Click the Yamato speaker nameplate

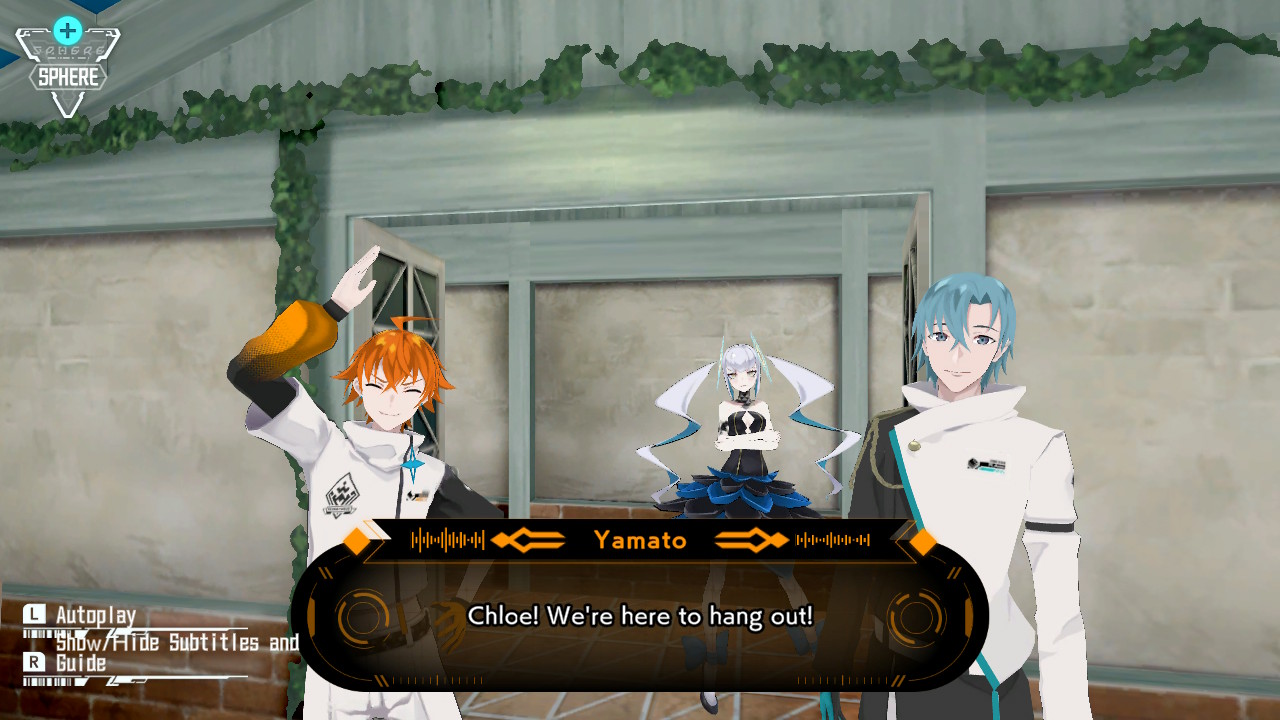pos(640,541)
